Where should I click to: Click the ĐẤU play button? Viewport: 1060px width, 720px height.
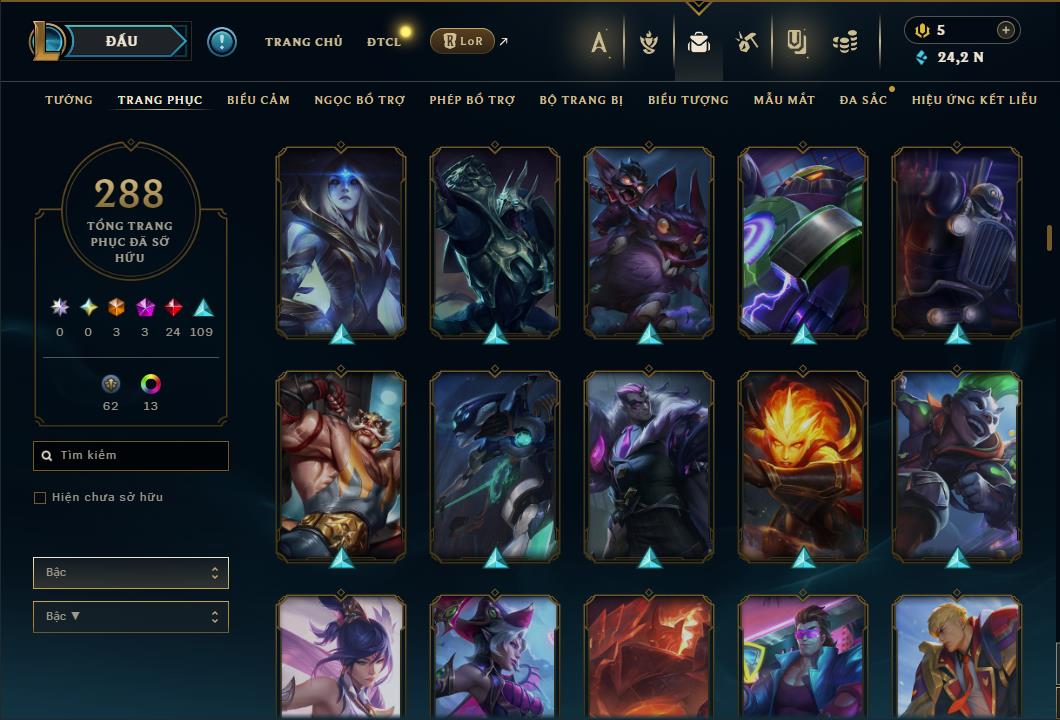coord(122,41)
